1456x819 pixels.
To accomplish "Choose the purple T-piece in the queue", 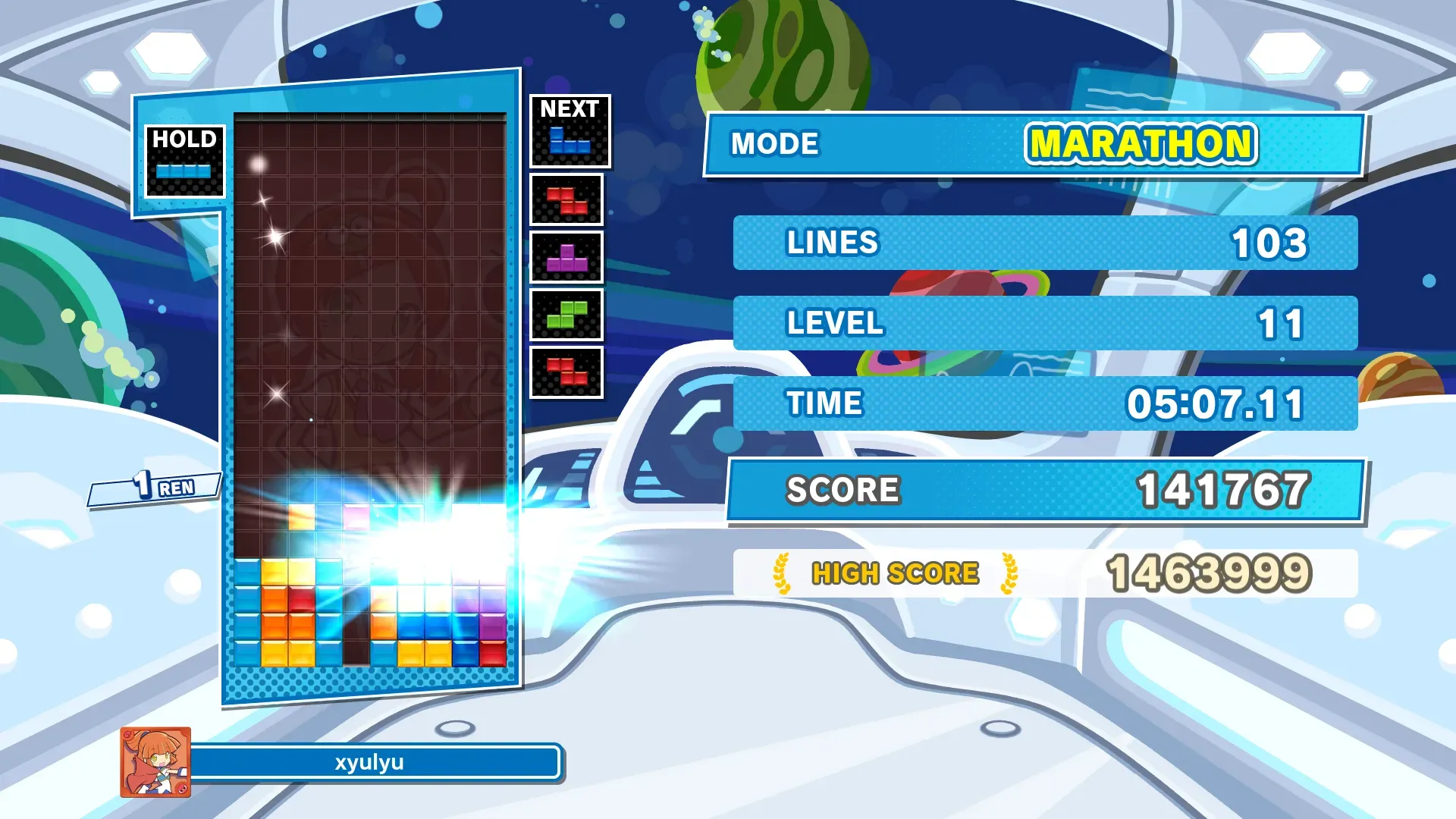I will click(566, 258).
